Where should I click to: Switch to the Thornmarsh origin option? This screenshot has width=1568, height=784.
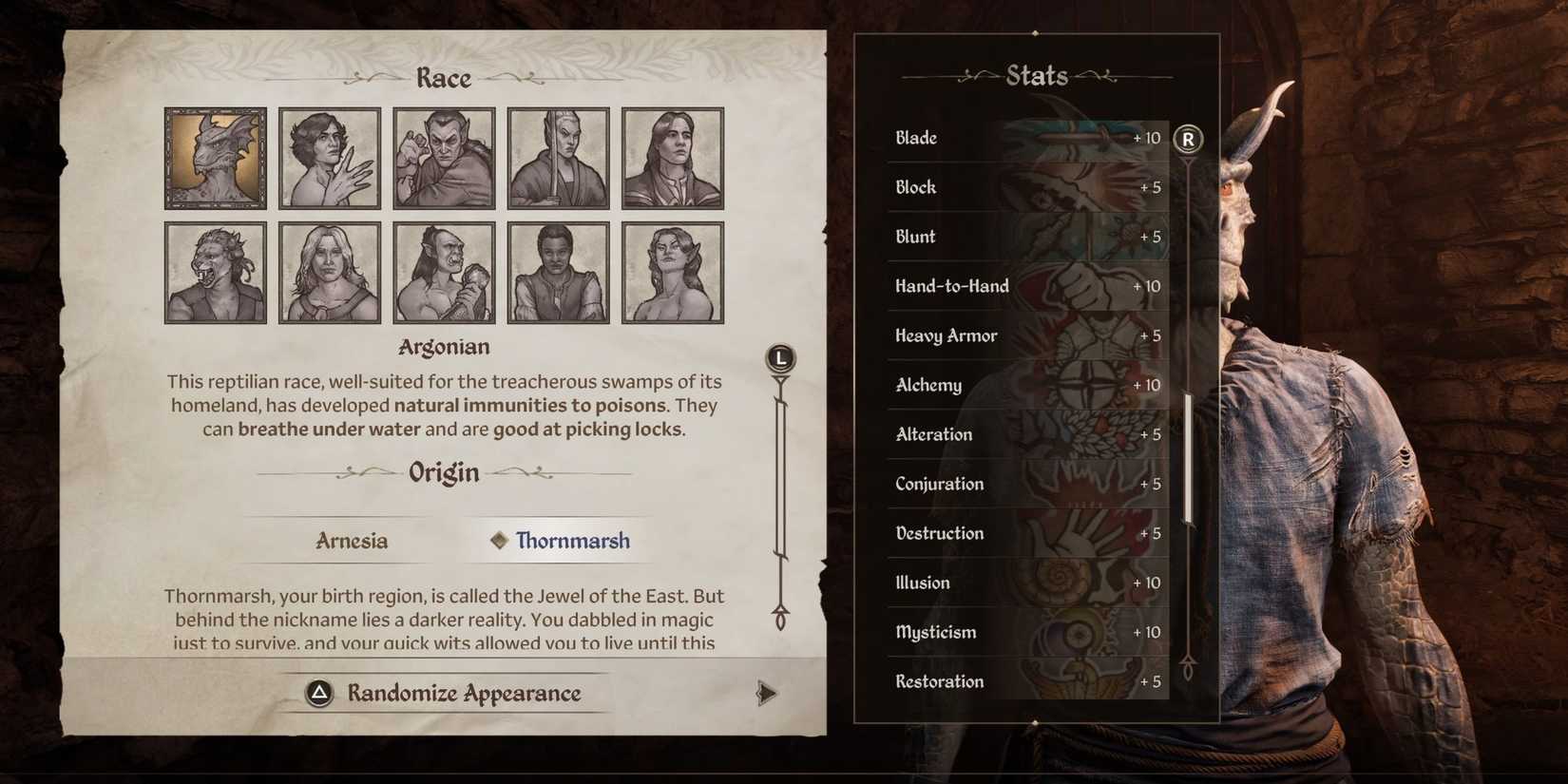(571, 541)
